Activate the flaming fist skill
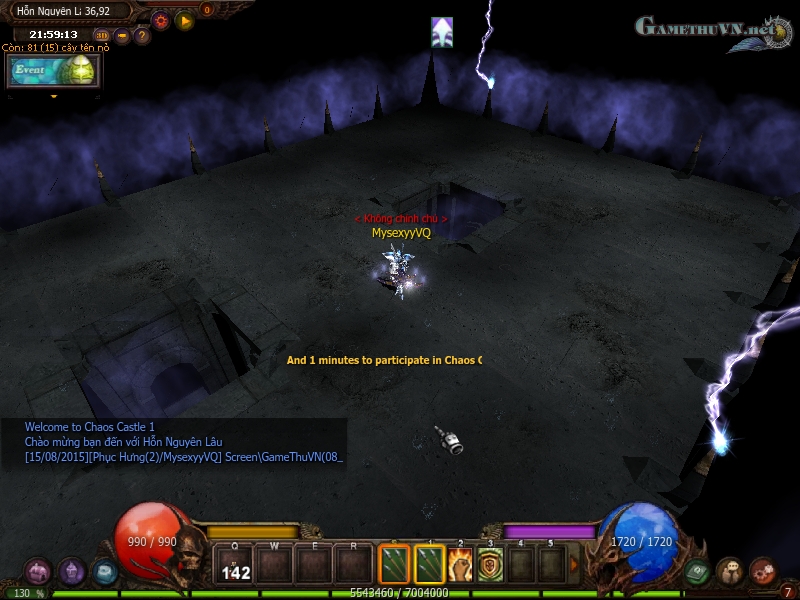Viewport: 800px width, 600px height. point(460,565)
